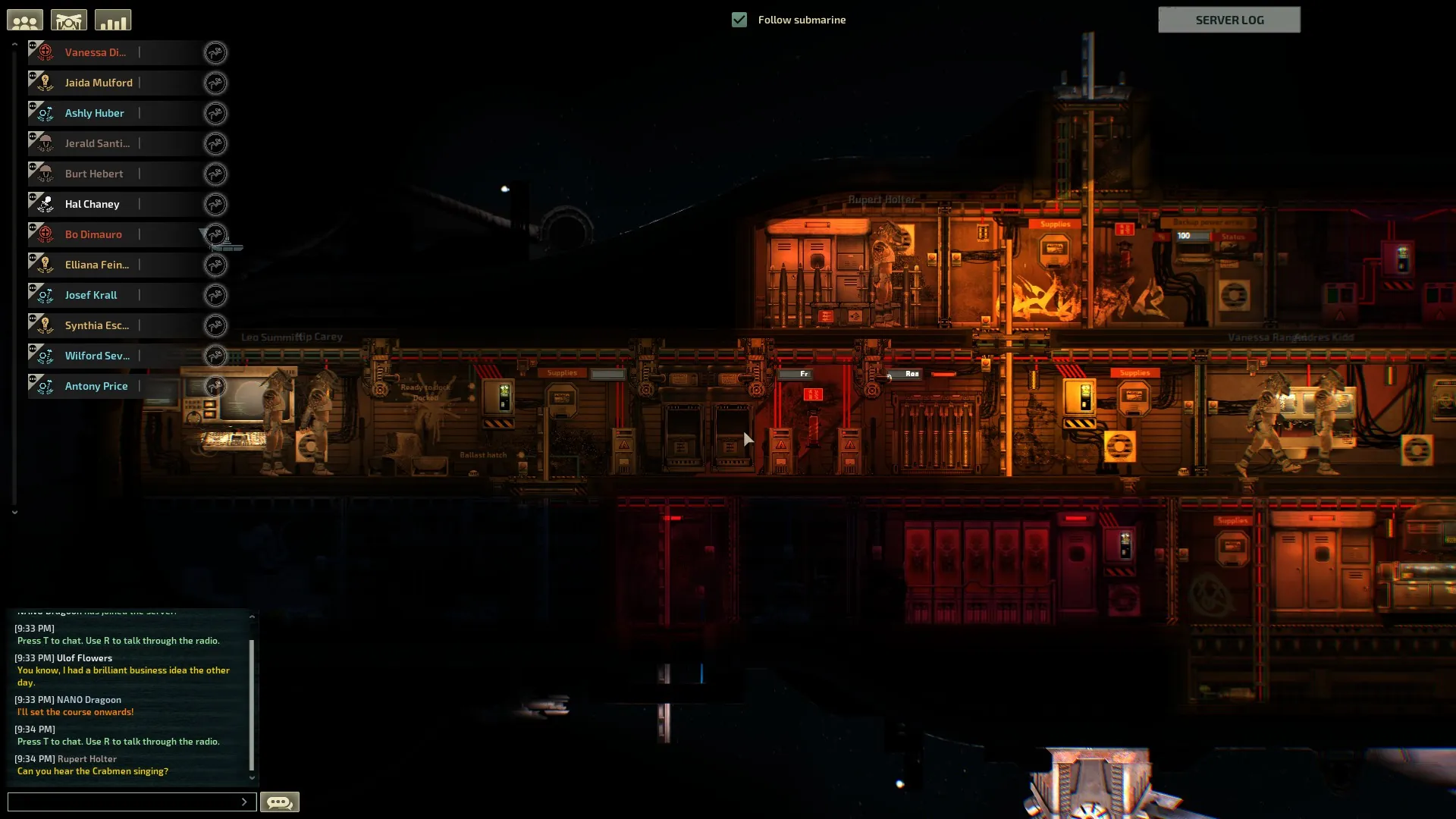Choose Josef Krall in crew list
The image size is (1456, 819).
91,295
